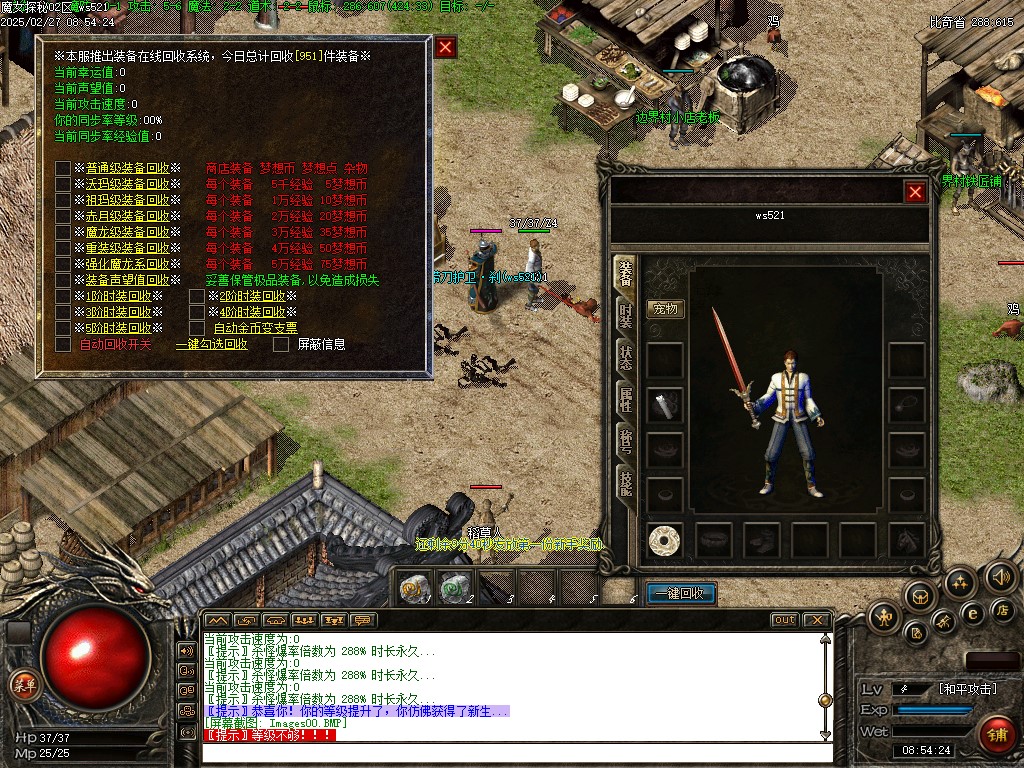The image size is (1024, 768).
Task: Open the 菜单 menu button by the orb
Action: click(22, 684)
